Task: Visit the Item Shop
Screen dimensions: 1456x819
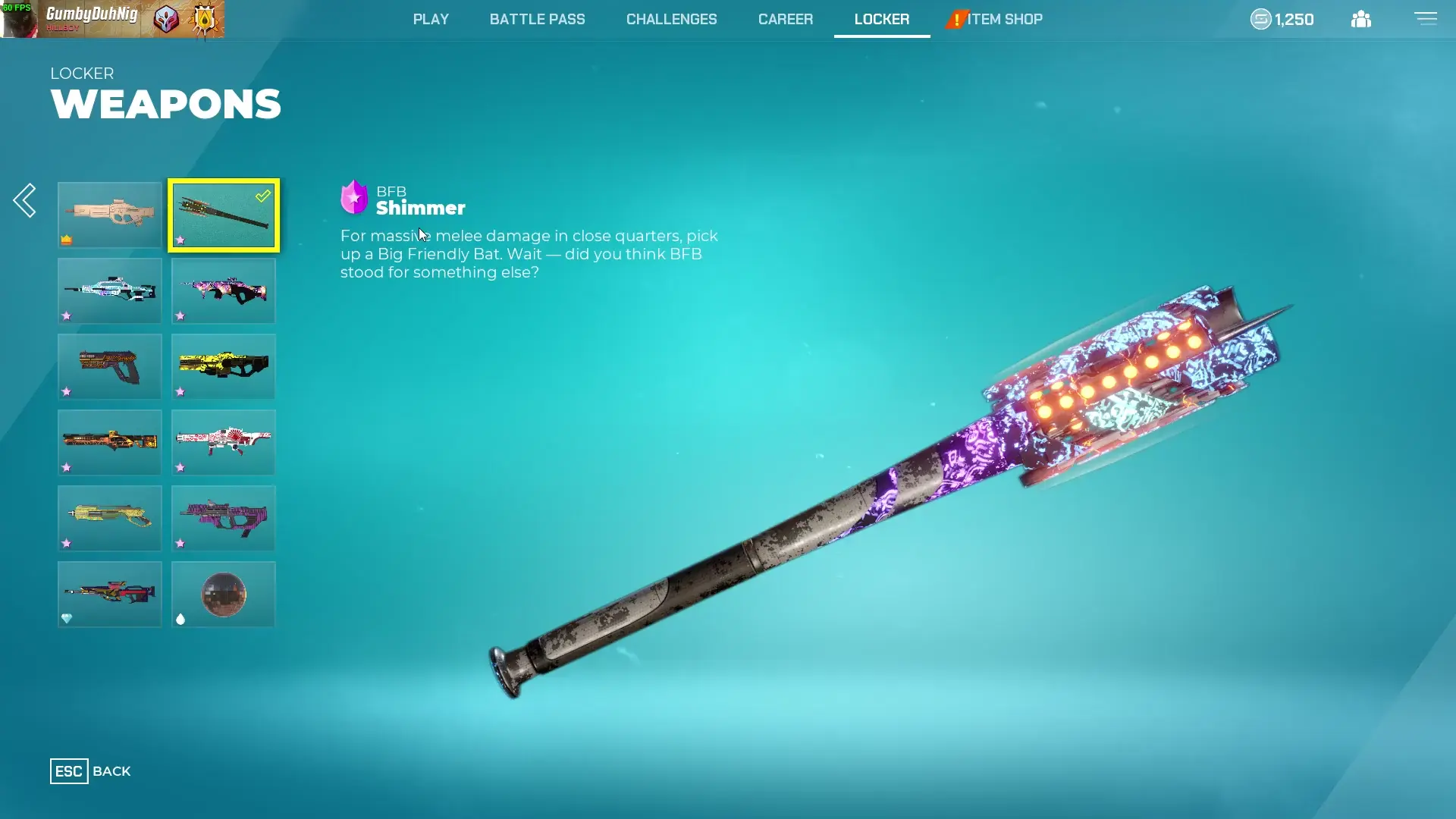Action: coord(1003,19)
